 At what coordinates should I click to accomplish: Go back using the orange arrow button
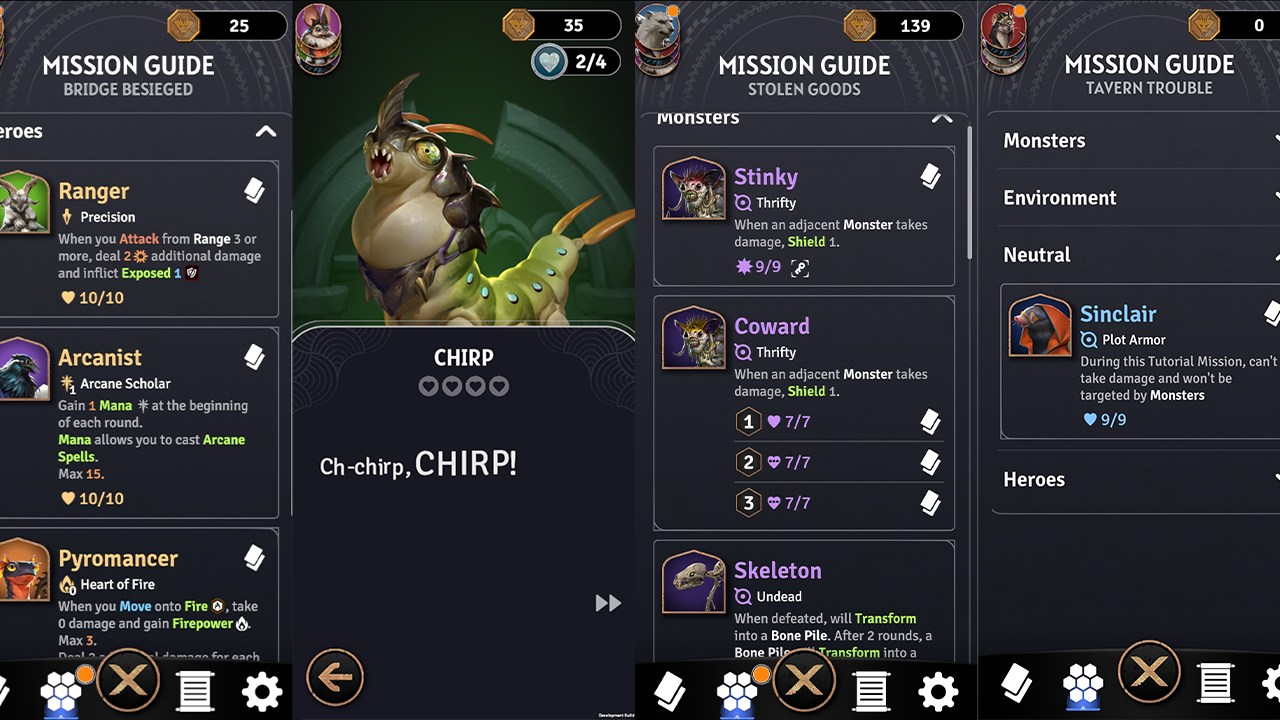(335, 678)
